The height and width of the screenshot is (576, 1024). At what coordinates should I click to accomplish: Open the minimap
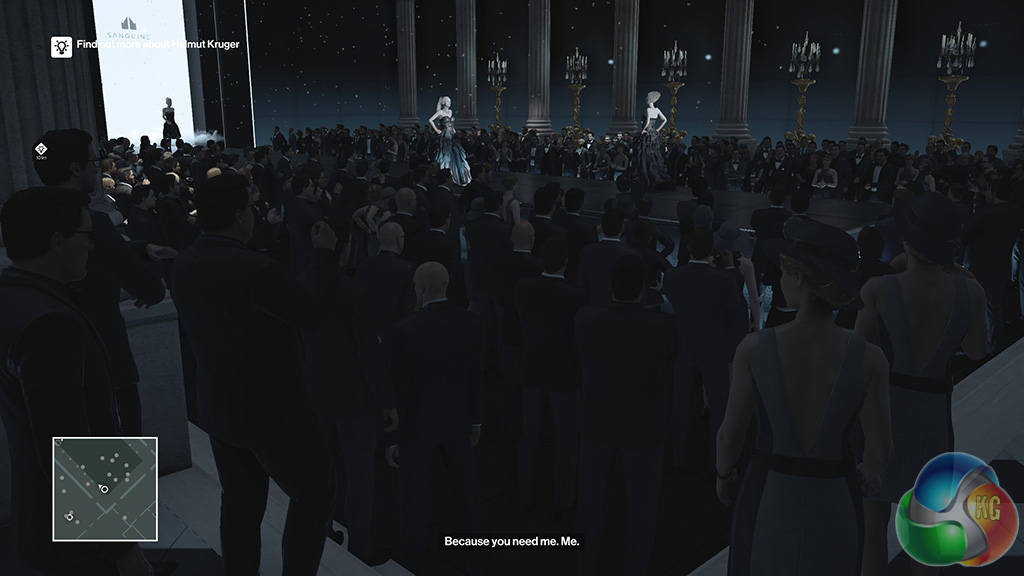click(105, 489)
